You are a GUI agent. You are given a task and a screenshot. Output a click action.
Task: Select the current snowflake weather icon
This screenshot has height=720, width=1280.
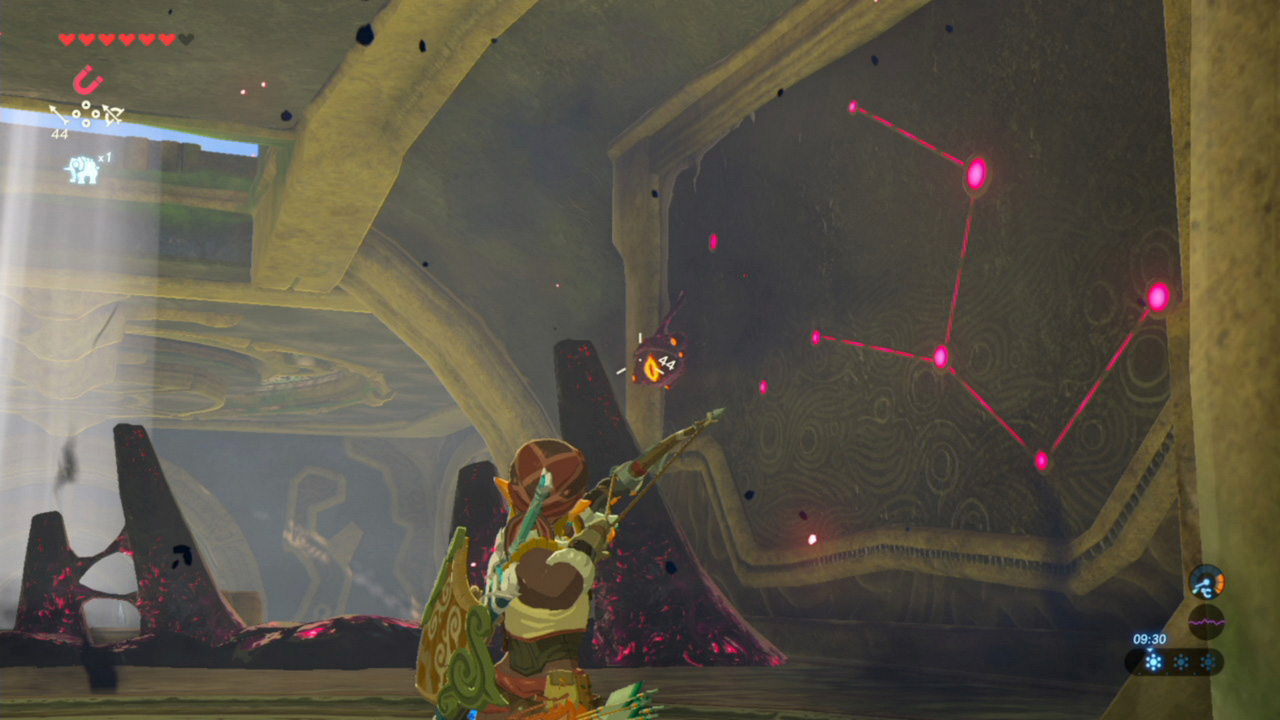(1154, 661)
